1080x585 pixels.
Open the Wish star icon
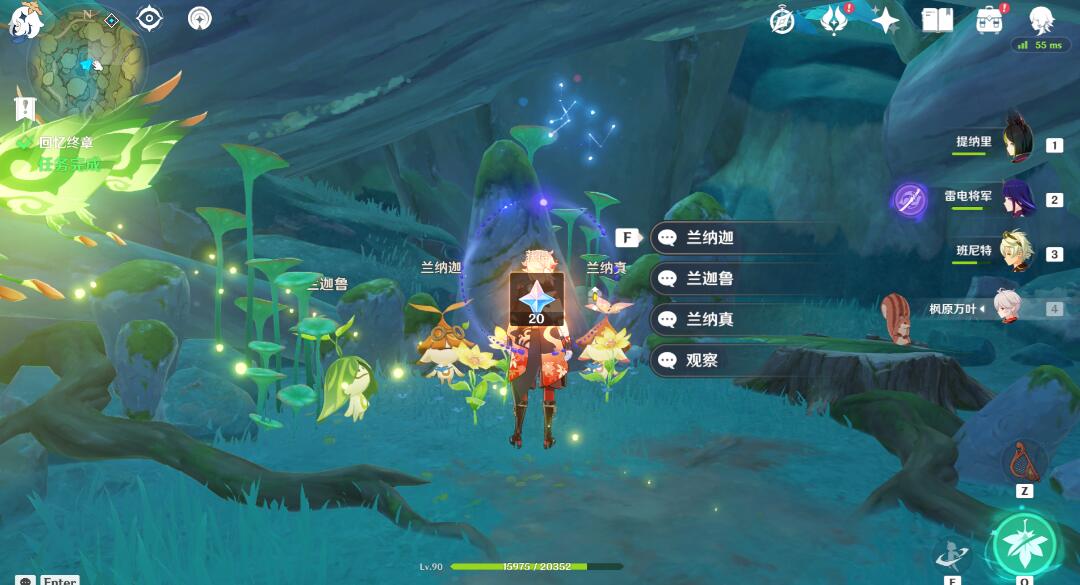885,20
